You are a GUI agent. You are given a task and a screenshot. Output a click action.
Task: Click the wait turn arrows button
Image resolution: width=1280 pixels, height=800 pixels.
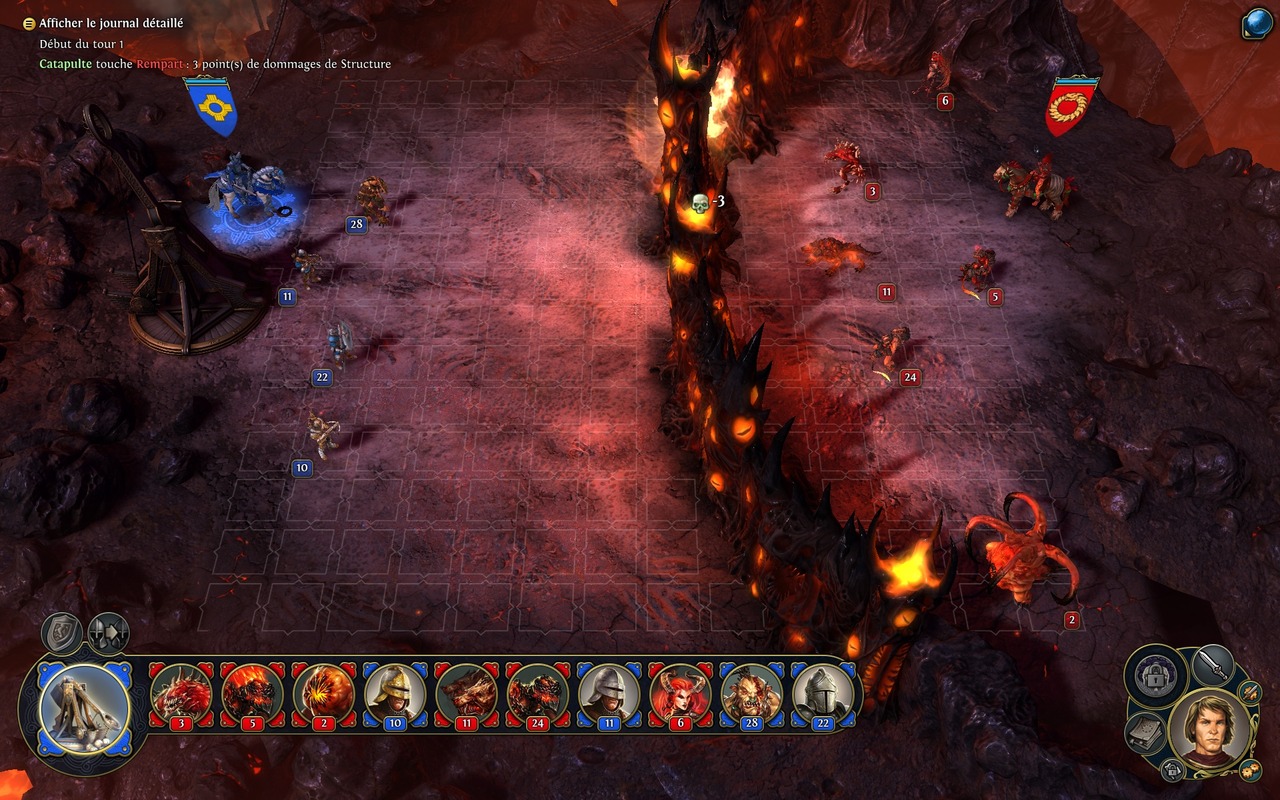coord(107,633)
